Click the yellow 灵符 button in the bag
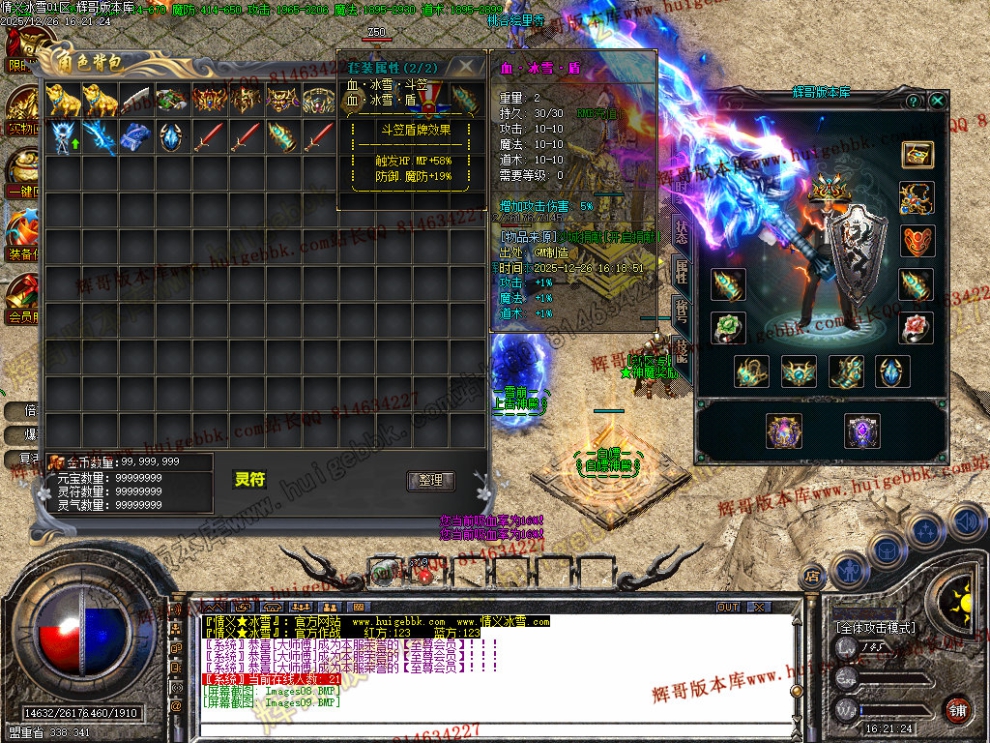Screen dimensions: 990x743 [x=250, y=480]
